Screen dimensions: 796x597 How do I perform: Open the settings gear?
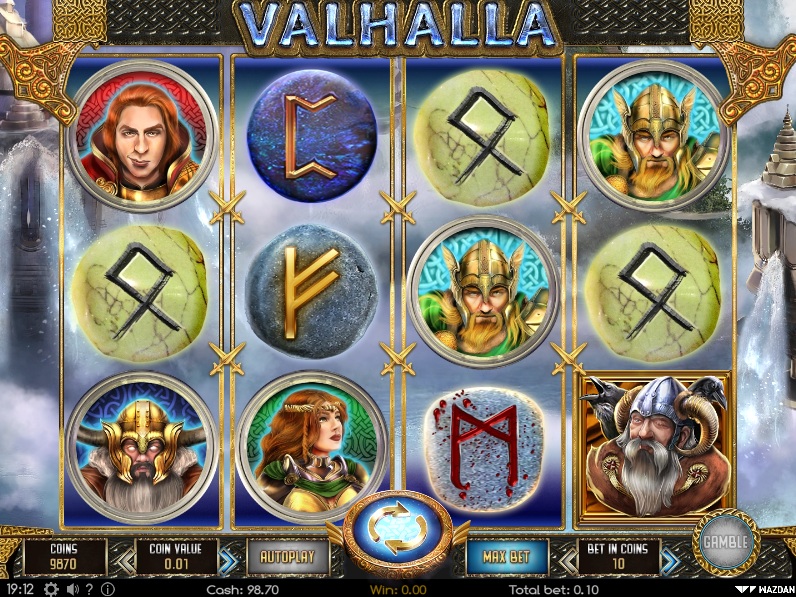pyautogui.click(x=51, y=590)
